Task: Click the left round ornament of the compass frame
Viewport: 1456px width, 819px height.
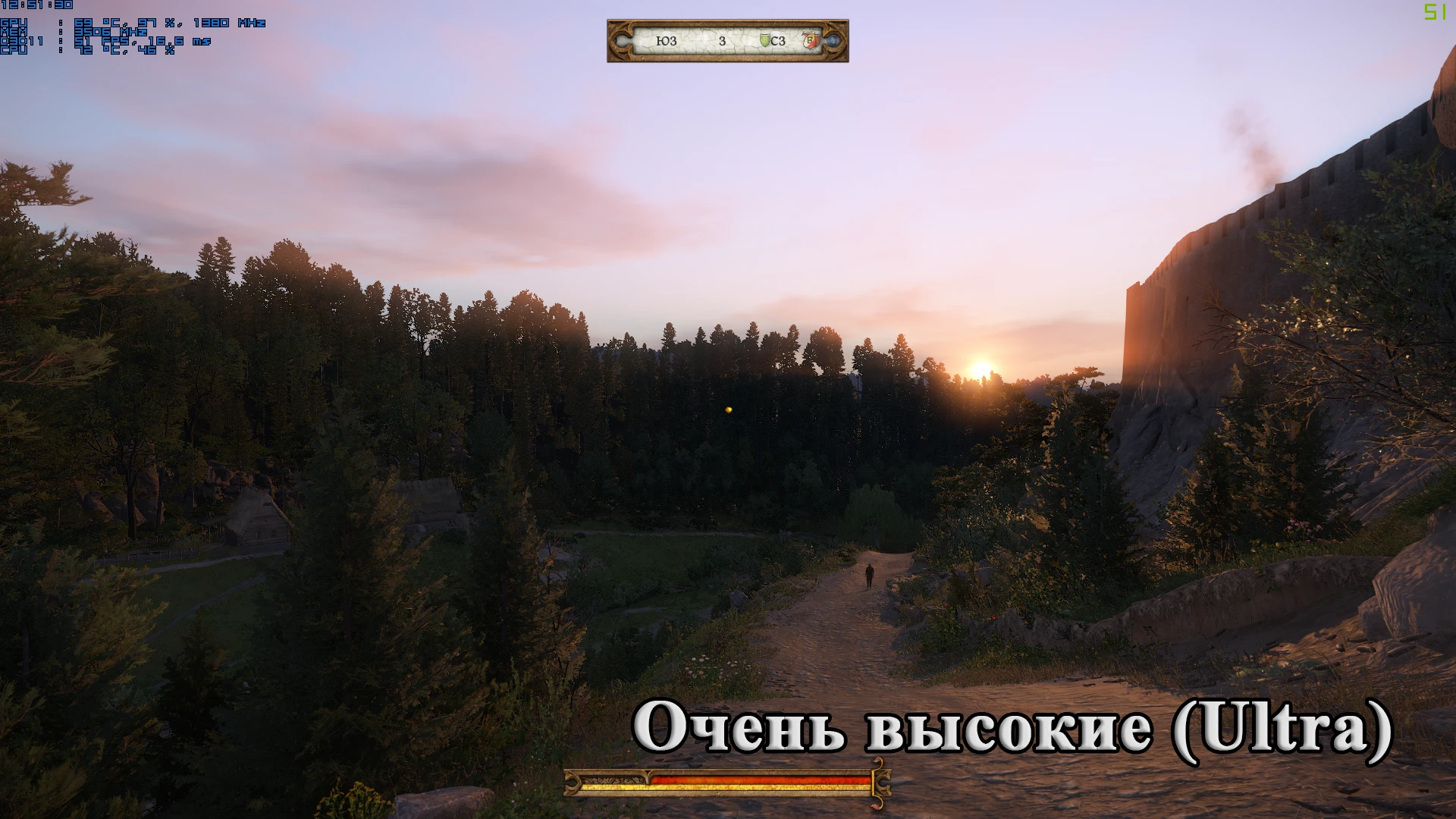Action: click(x=622, y=40)
